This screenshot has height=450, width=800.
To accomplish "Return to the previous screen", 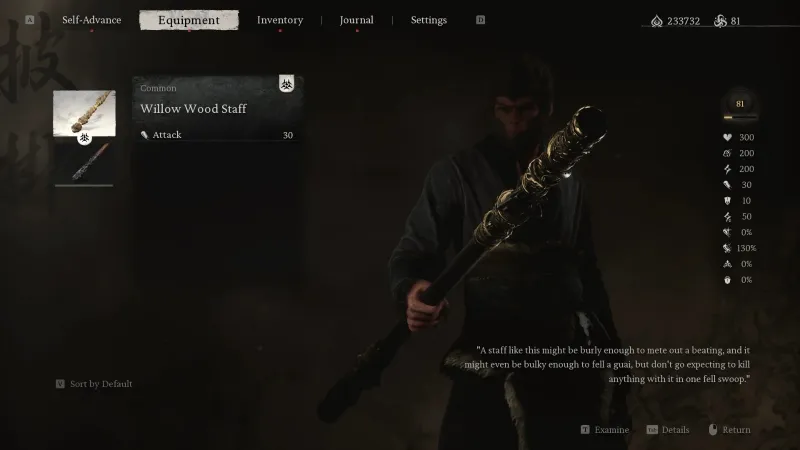I will click(729, 430).
